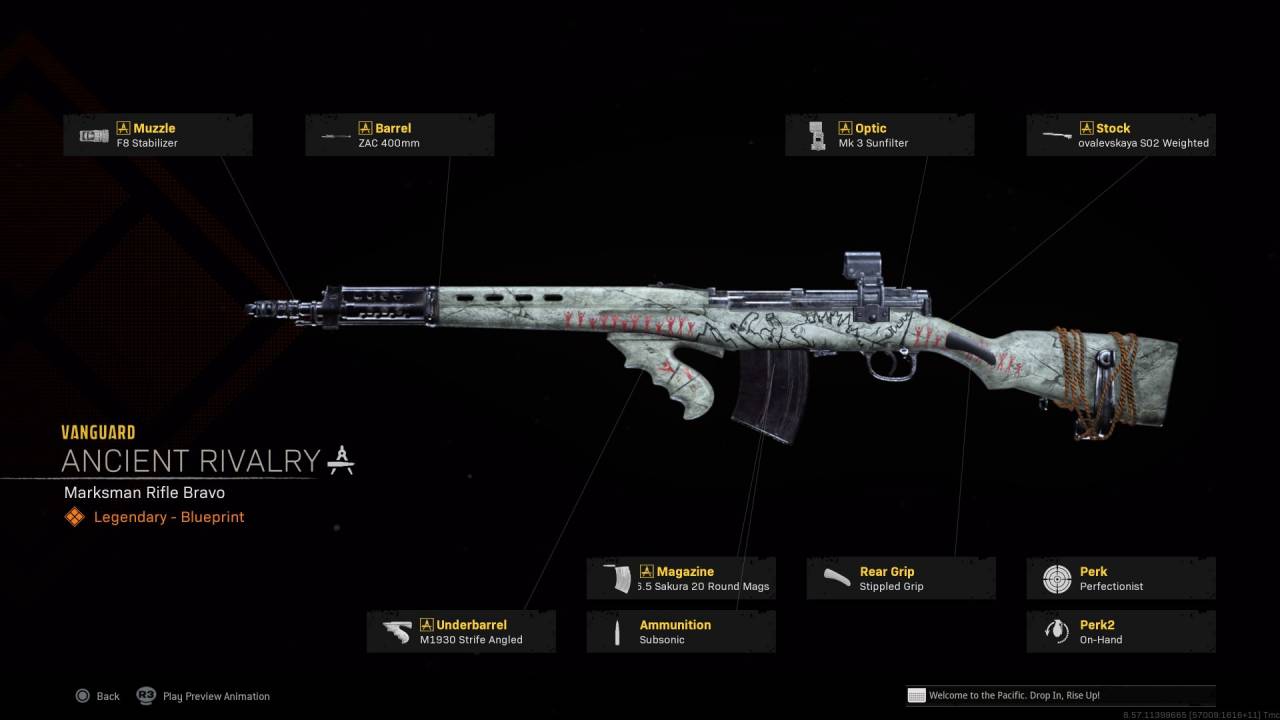Open the Barrel ZAC 400mm slot
This screenshot has height=720, width=1280.
[x=399, y=135]
